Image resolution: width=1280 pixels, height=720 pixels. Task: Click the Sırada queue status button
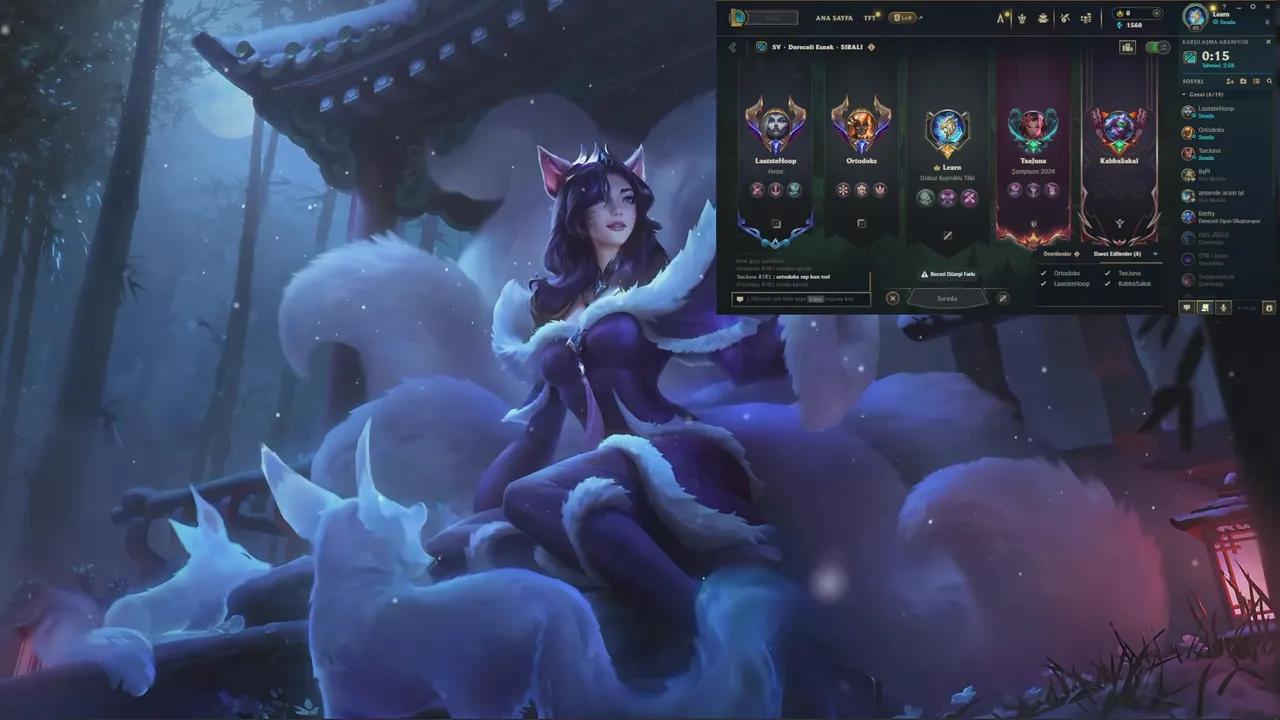[945, 297]
